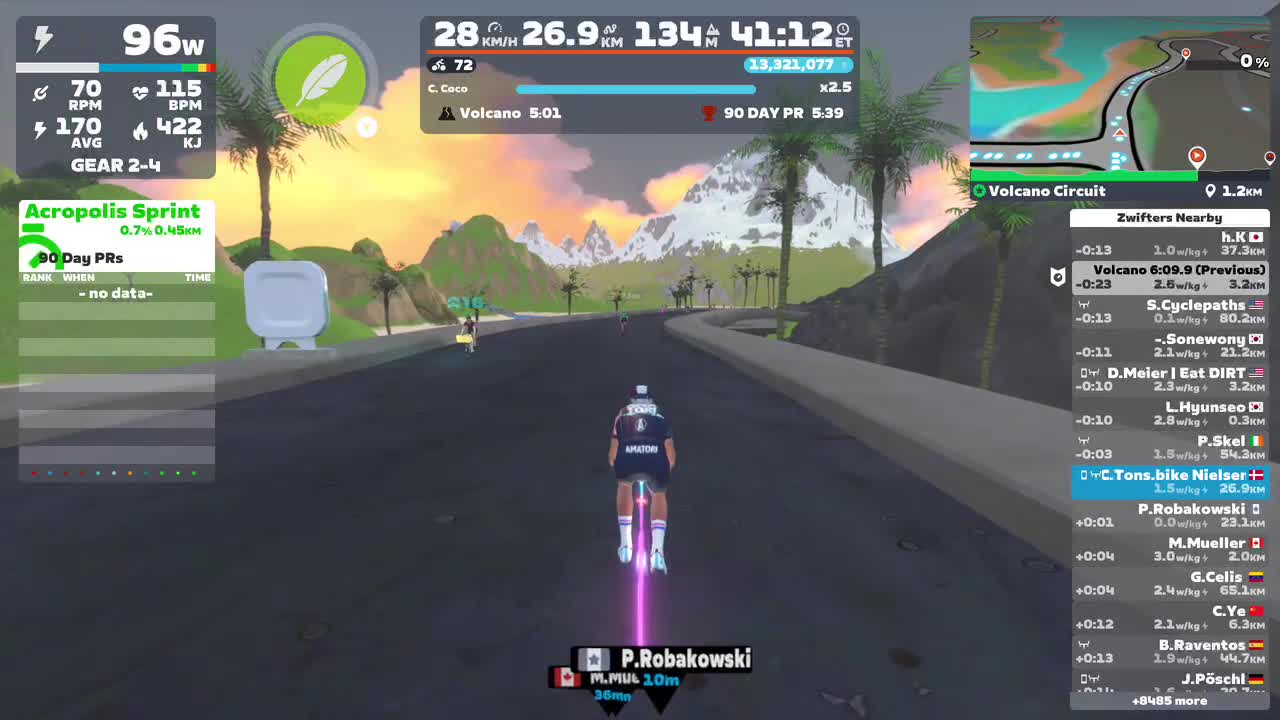Click the Volcano lap segment icon
Image resolution: width=1280 pixels, height=720 pixels.
[447, 113]
